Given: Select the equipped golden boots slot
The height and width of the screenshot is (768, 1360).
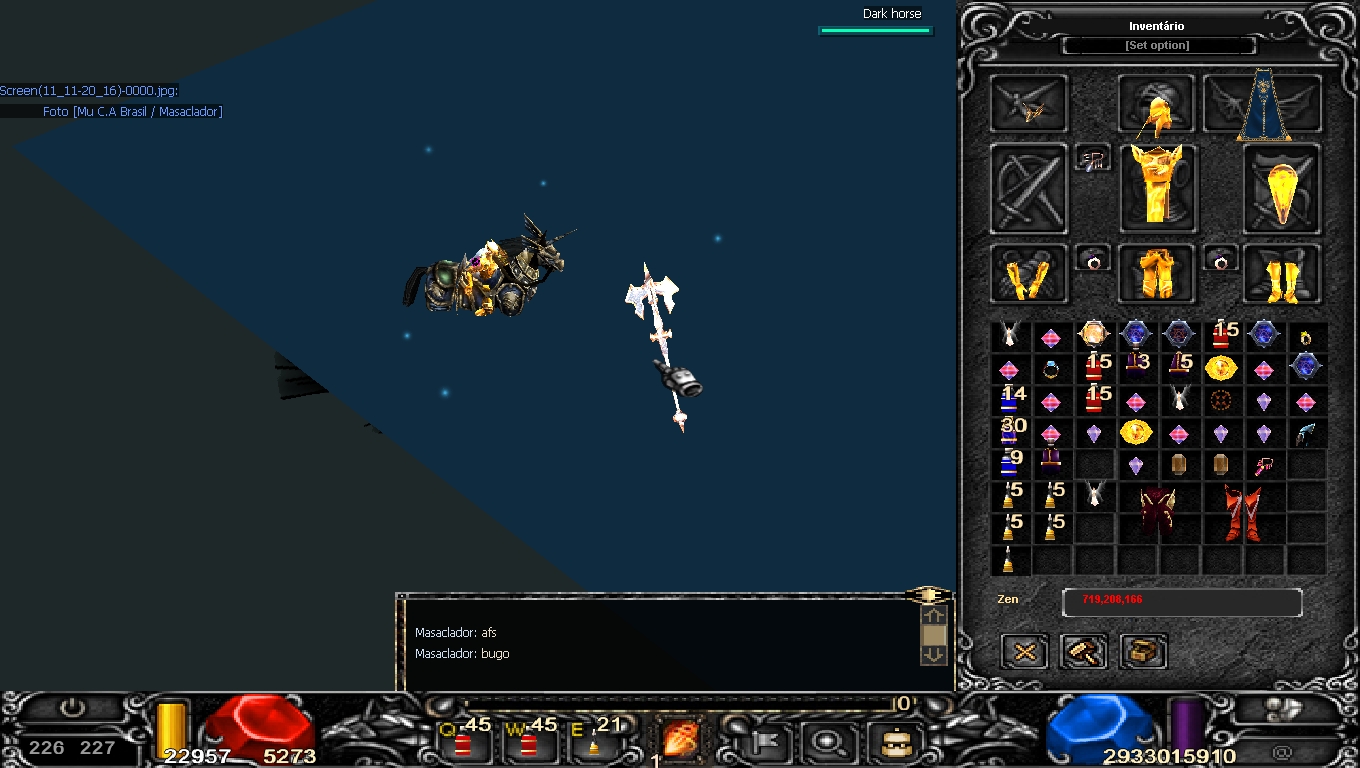Looking at the screenshot, I should (1281, 274).
